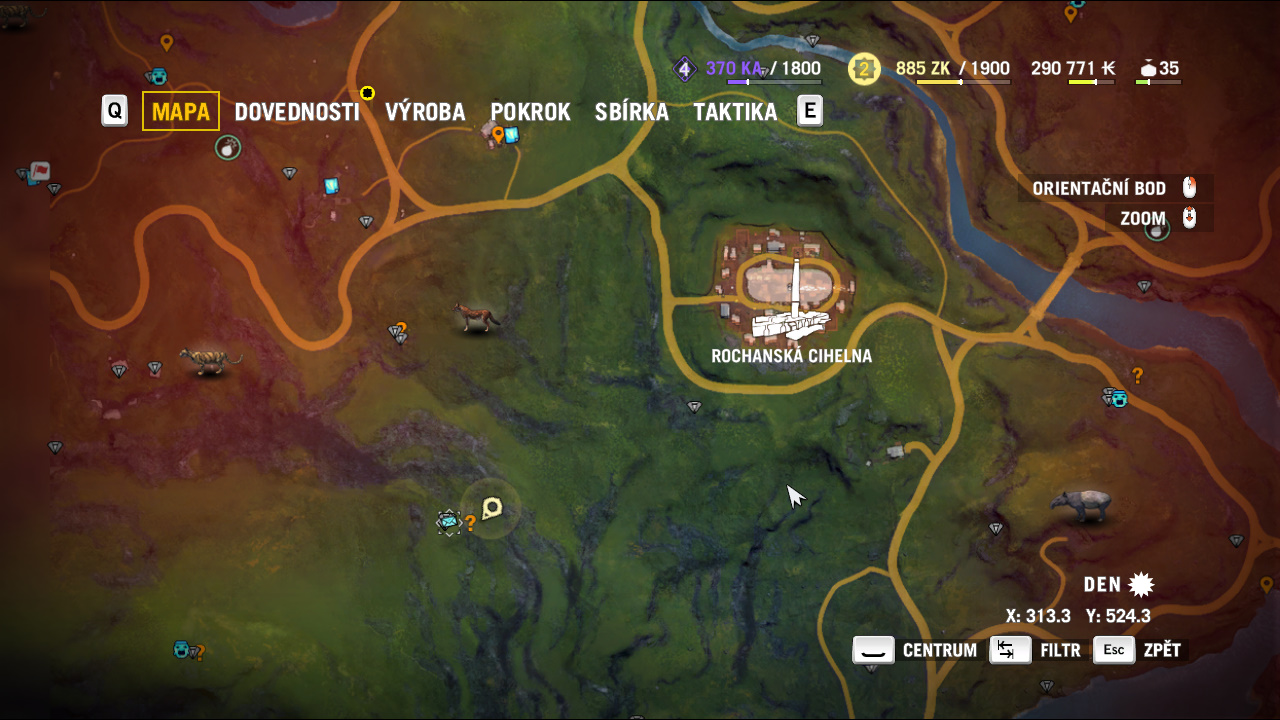Image resolution: width=1280 pixels, height=720 pixels.
Task: Show the Sbírka collection tab
Action: (x=631, y=111)
